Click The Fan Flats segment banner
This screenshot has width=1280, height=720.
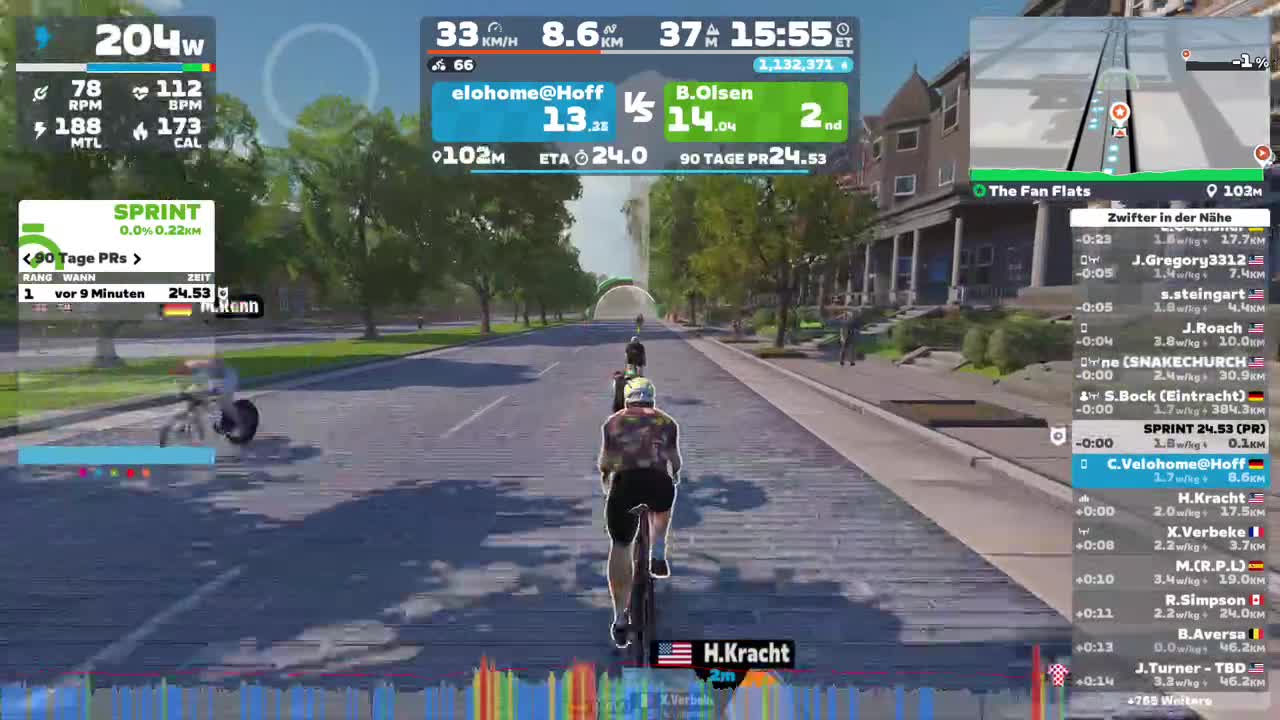(x=1040, y=190)
